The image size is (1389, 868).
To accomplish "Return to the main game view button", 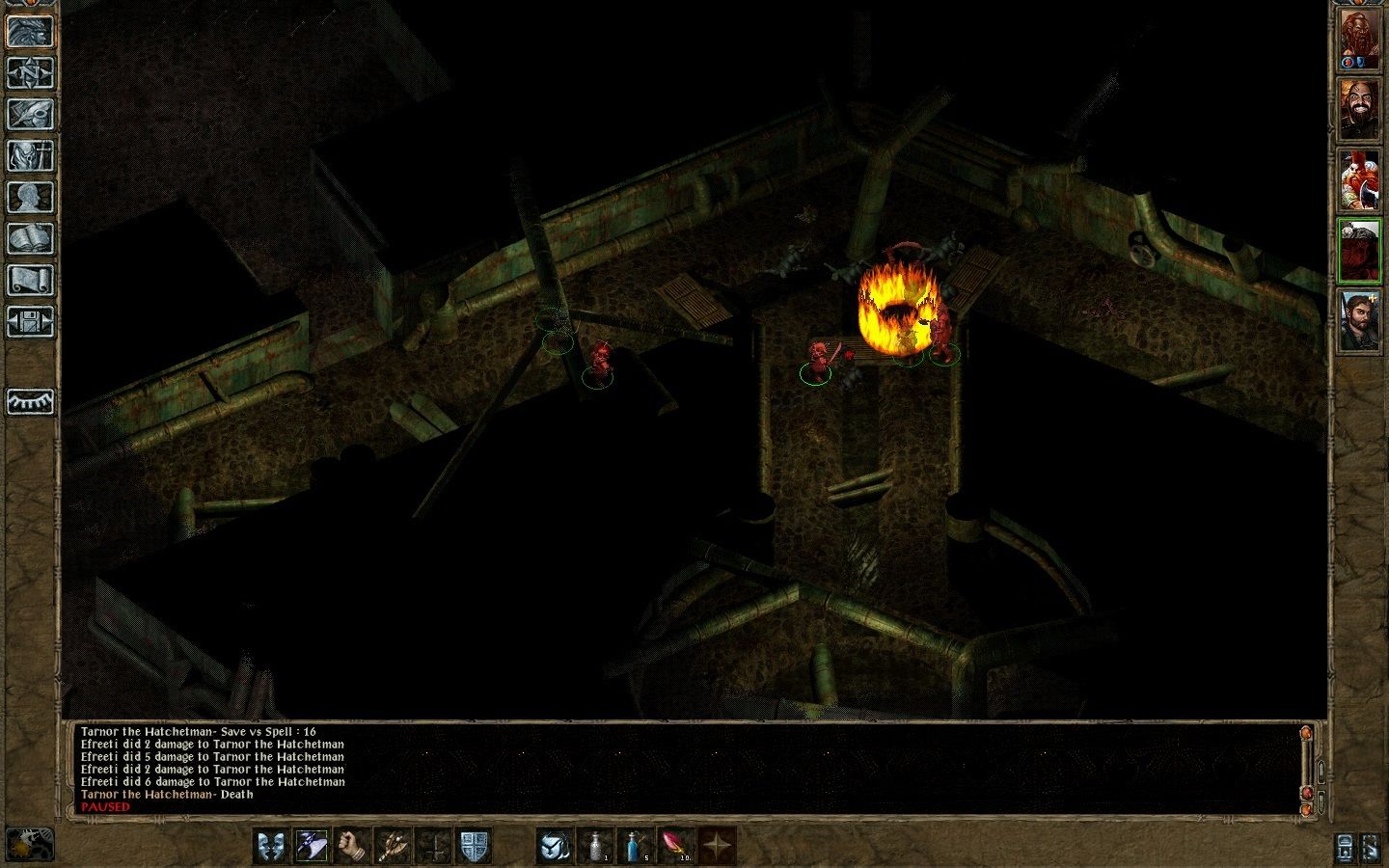I will [30, 31].
